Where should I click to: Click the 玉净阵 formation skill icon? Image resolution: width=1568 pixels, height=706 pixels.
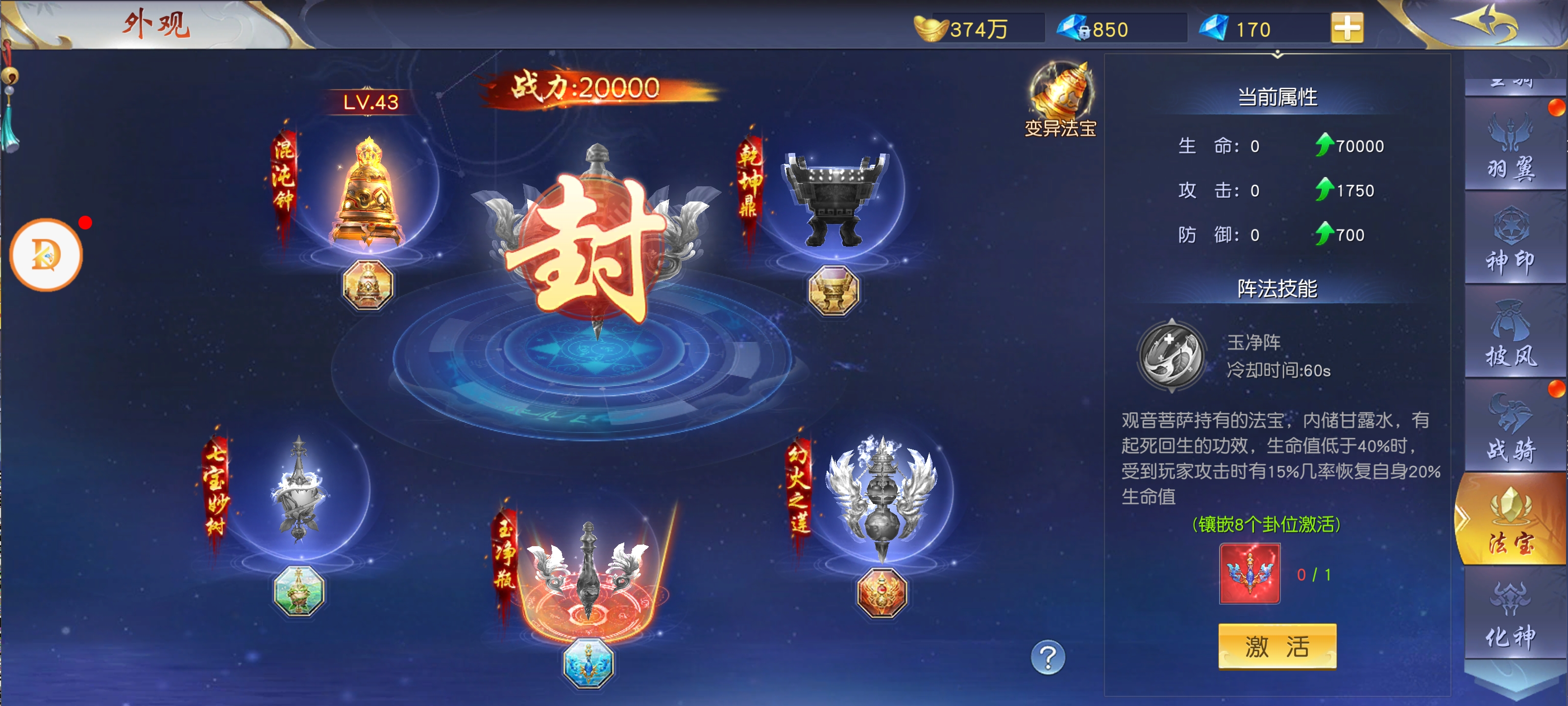tap(1171, 355)
